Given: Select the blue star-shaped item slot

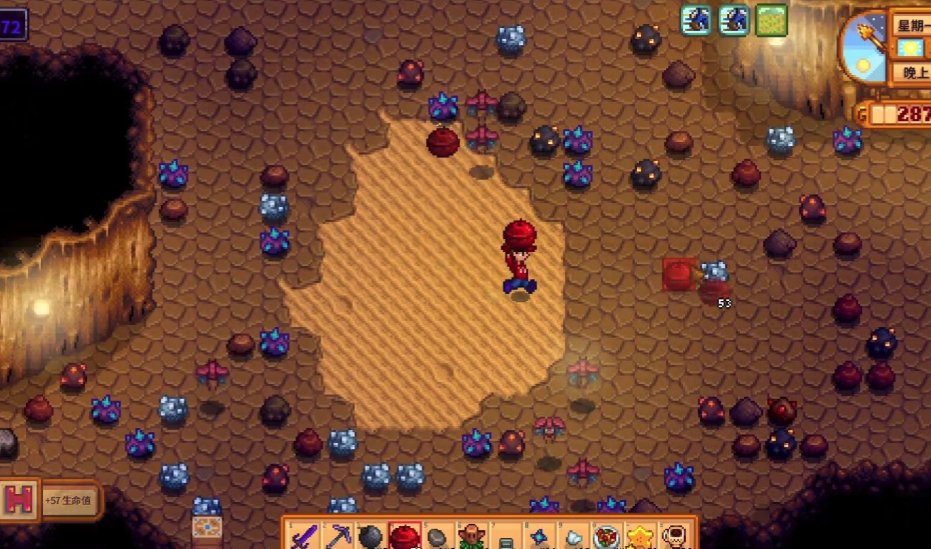Looking at the screenshot, I should tap(540, 537).
